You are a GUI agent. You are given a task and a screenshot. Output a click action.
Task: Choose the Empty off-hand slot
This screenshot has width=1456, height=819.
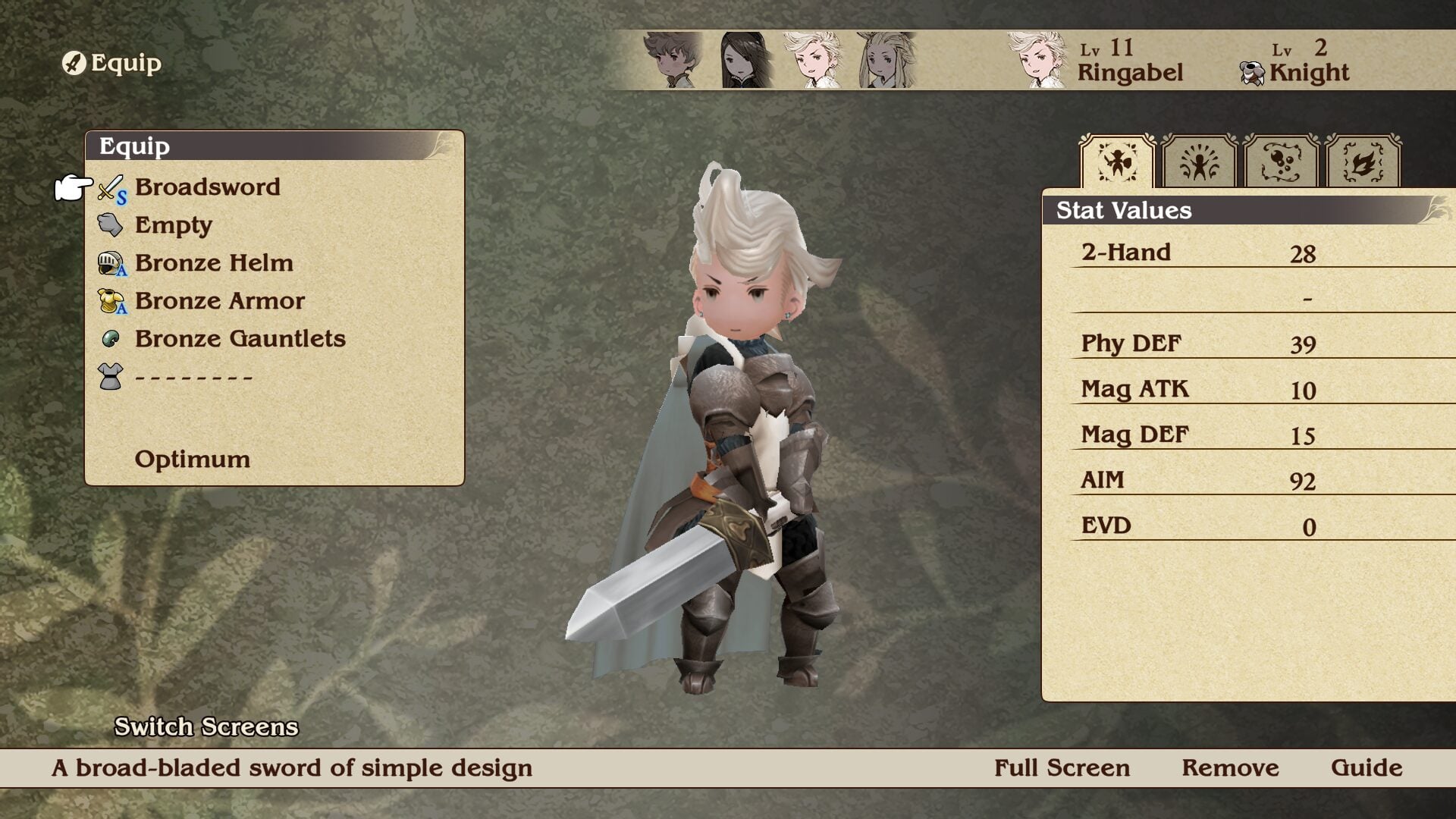(173, 225)
